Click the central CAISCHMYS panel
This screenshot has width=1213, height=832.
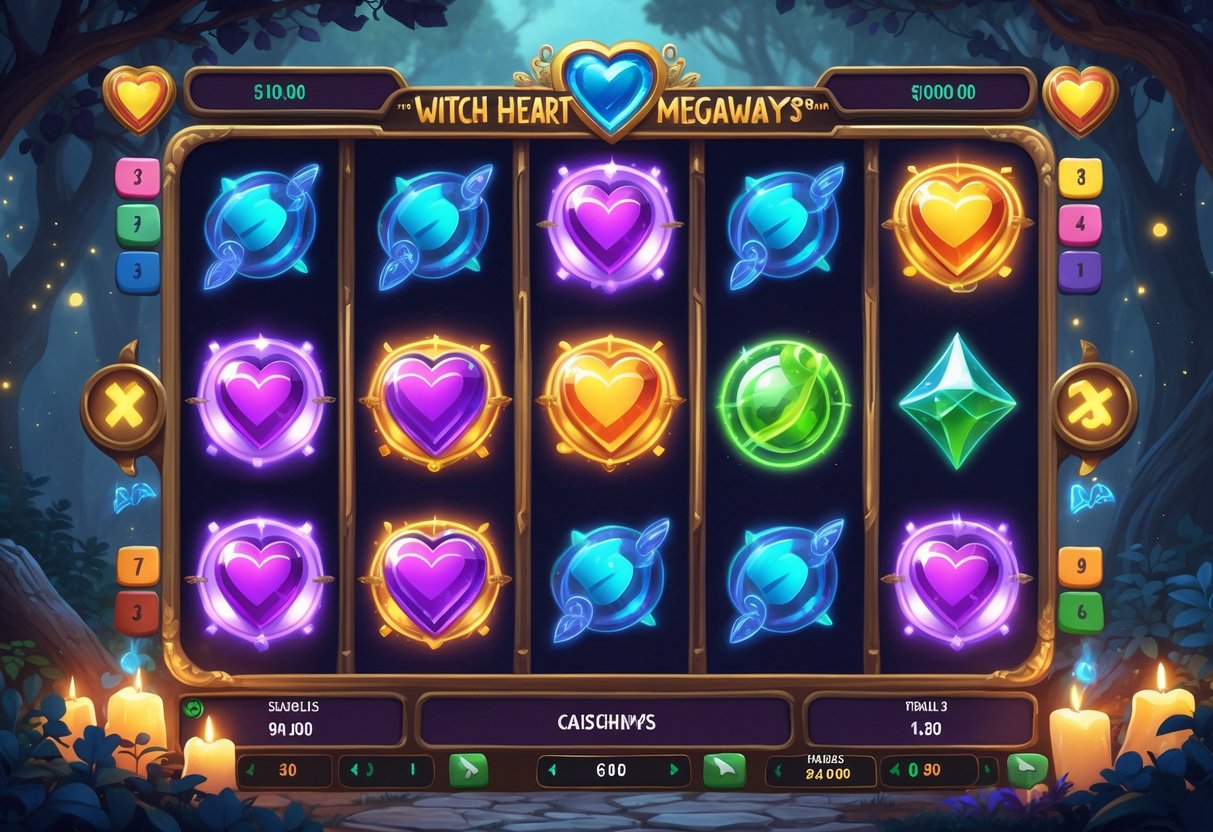point(606,721)
